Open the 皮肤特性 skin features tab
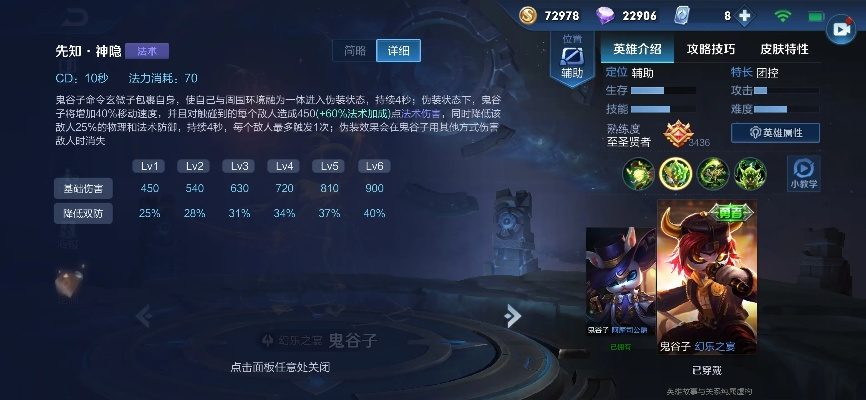 coord(784,49)
